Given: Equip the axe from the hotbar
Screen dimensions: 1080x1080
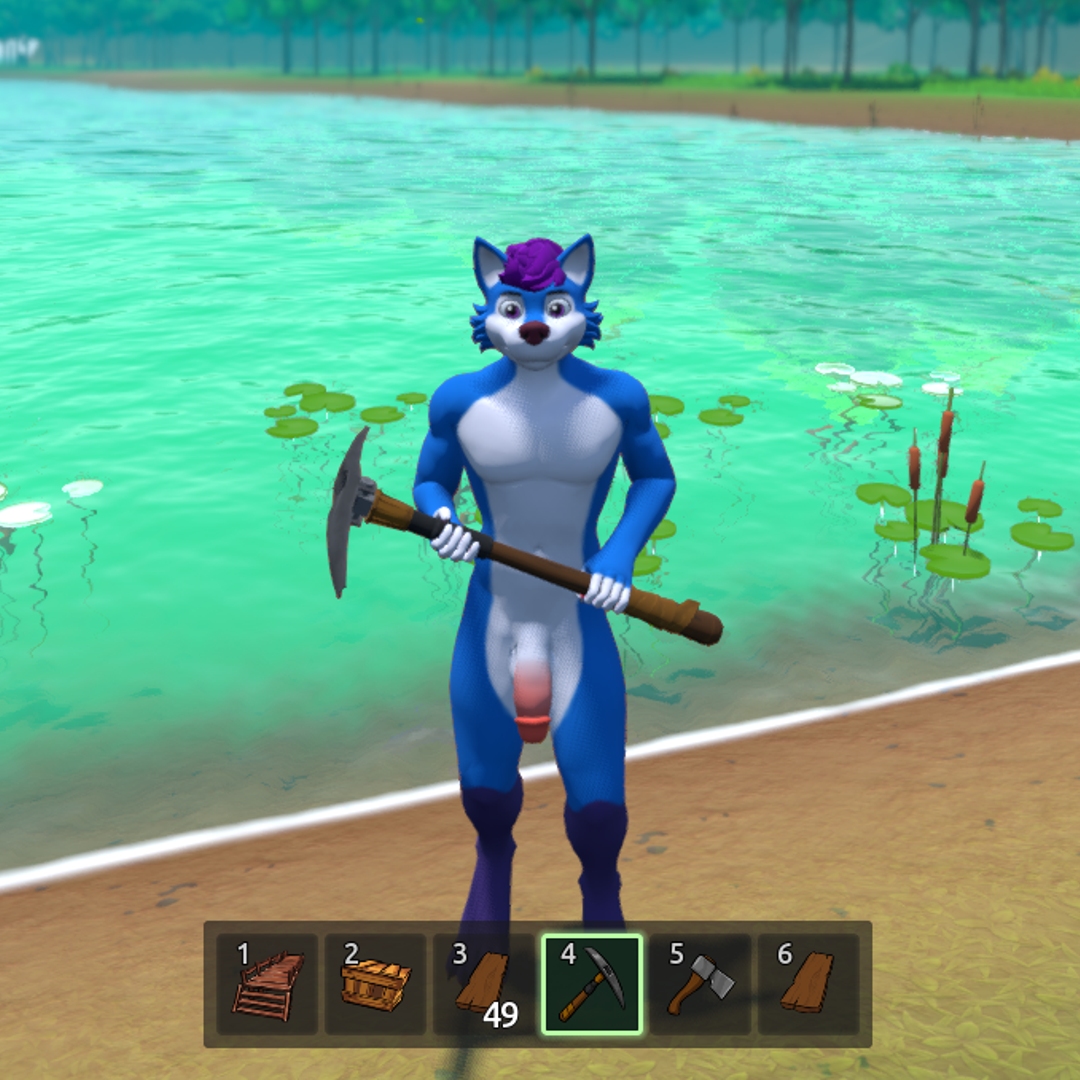Looking at the screenshot, I should [x=700, y=984].
